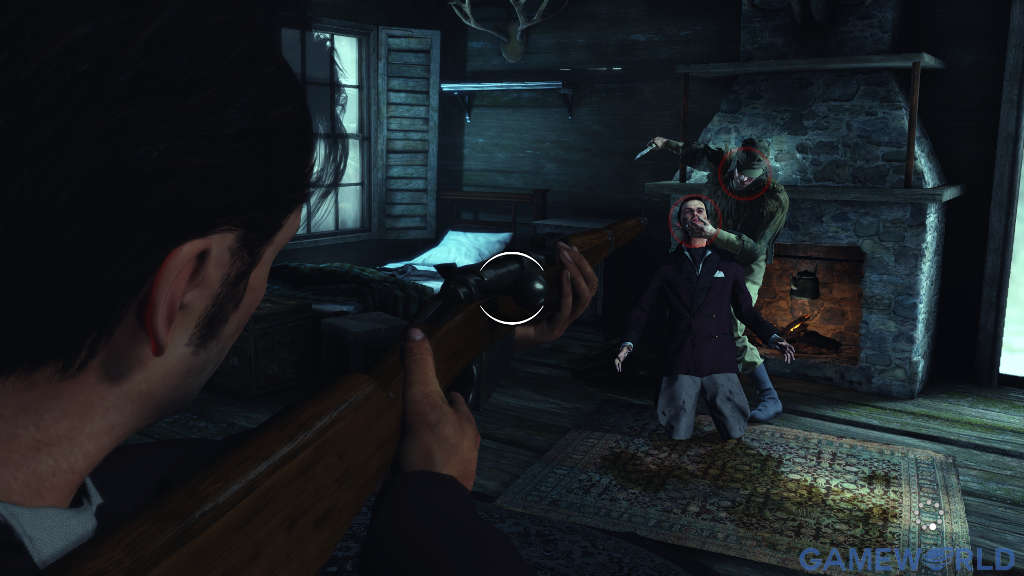The image size is (1024, 576).
Task: Select the red target marker on the kneeling hostage
Action: pyautogui.click(x=694, y=221)
